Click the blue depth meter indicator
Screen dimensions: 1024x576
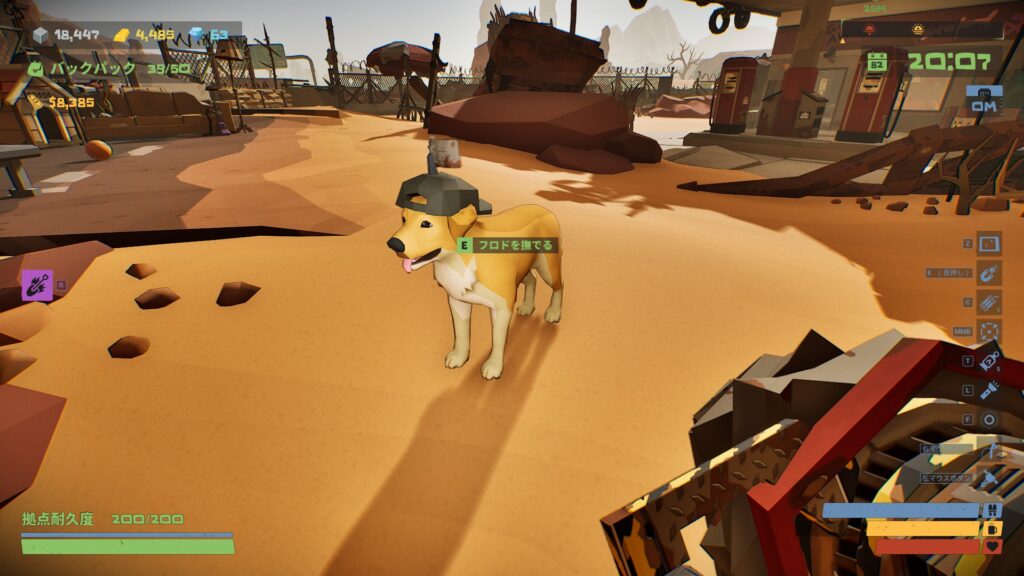pos(984,98)
